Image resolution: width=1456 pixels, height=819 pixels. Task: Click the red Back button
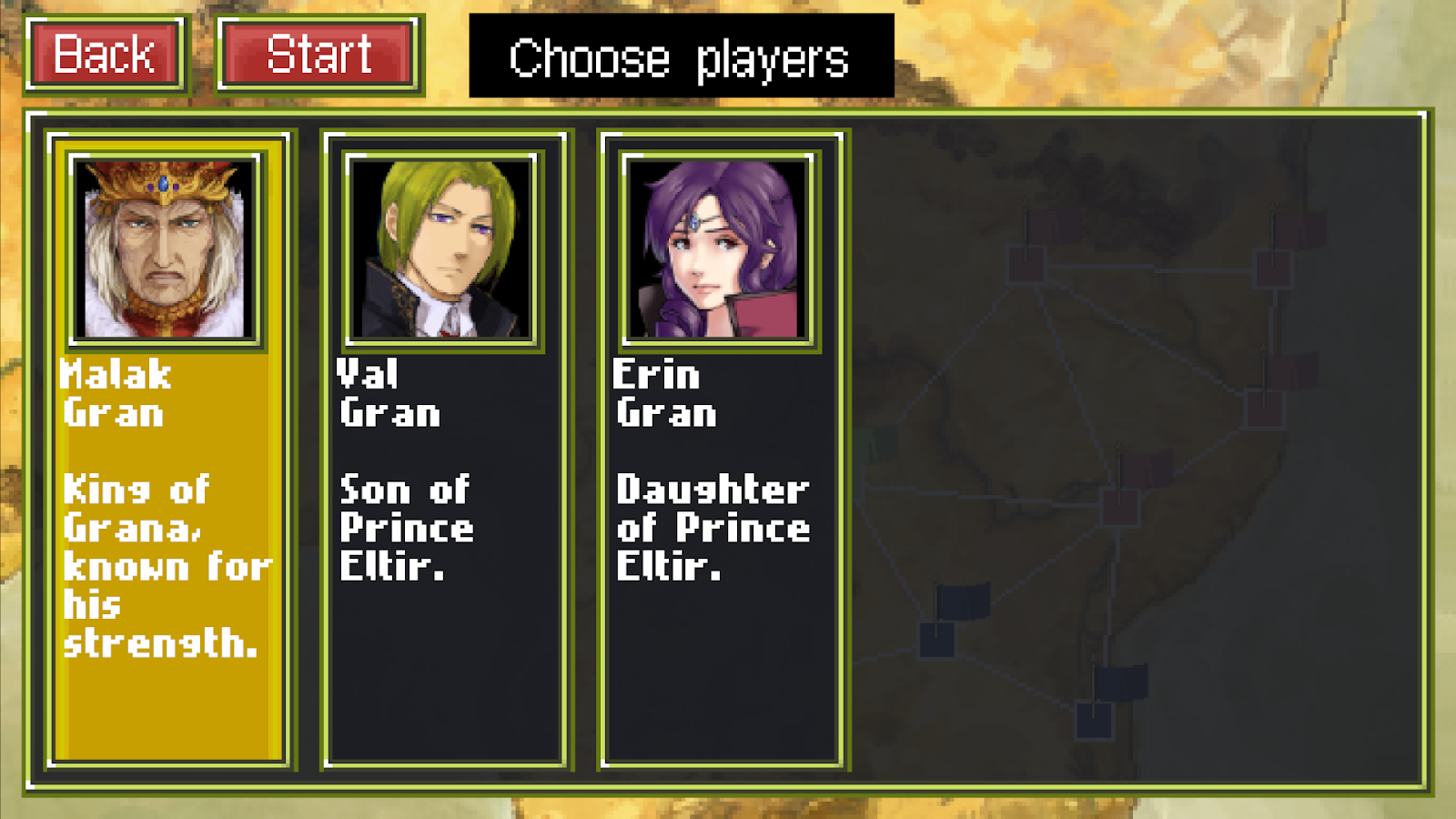click(105, 55)
